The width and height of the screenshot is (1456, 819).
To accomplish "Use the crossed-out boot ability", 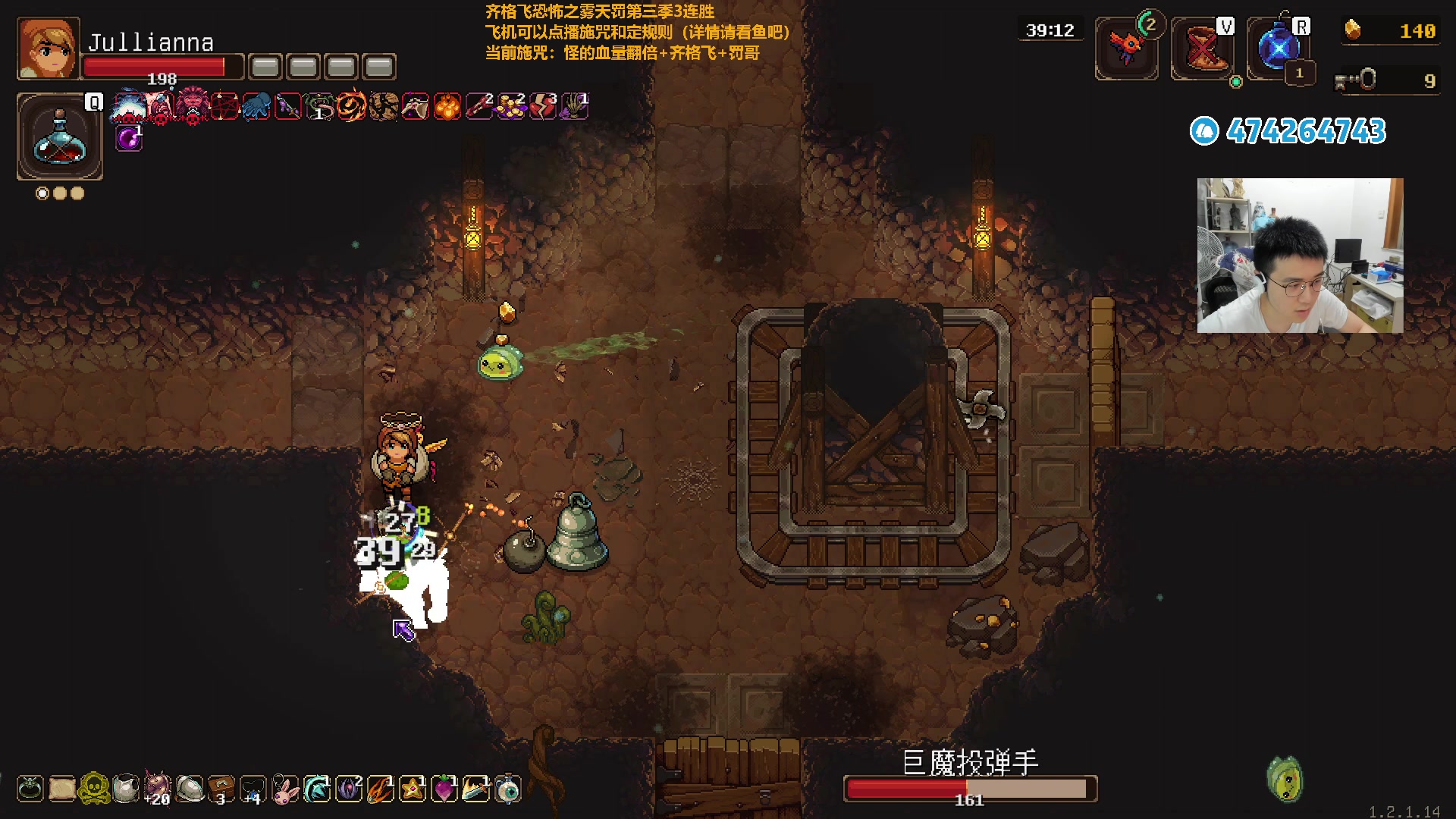I will (1202, 49).
